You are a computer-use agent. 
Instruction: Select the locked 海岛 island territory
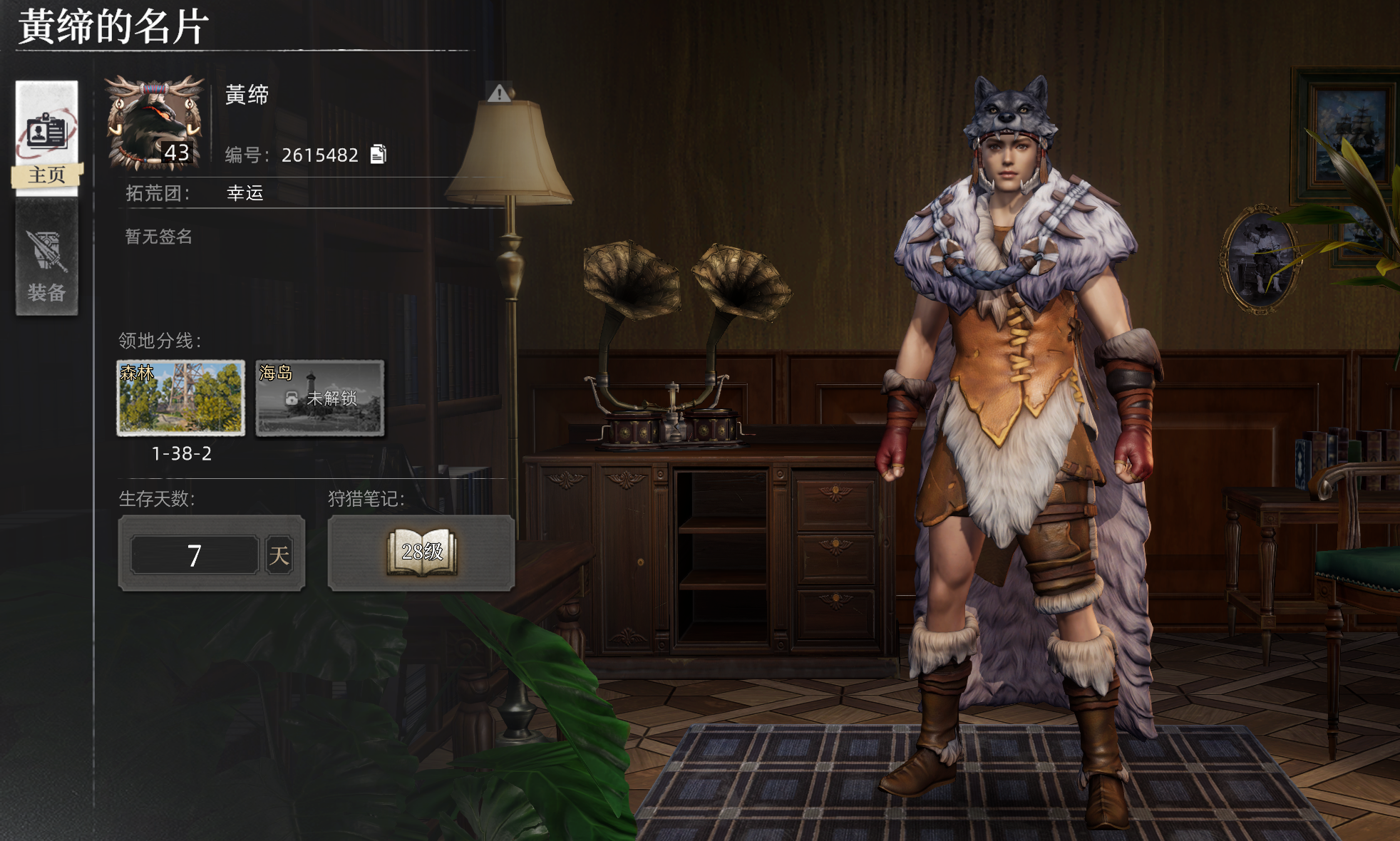point(320,398)
